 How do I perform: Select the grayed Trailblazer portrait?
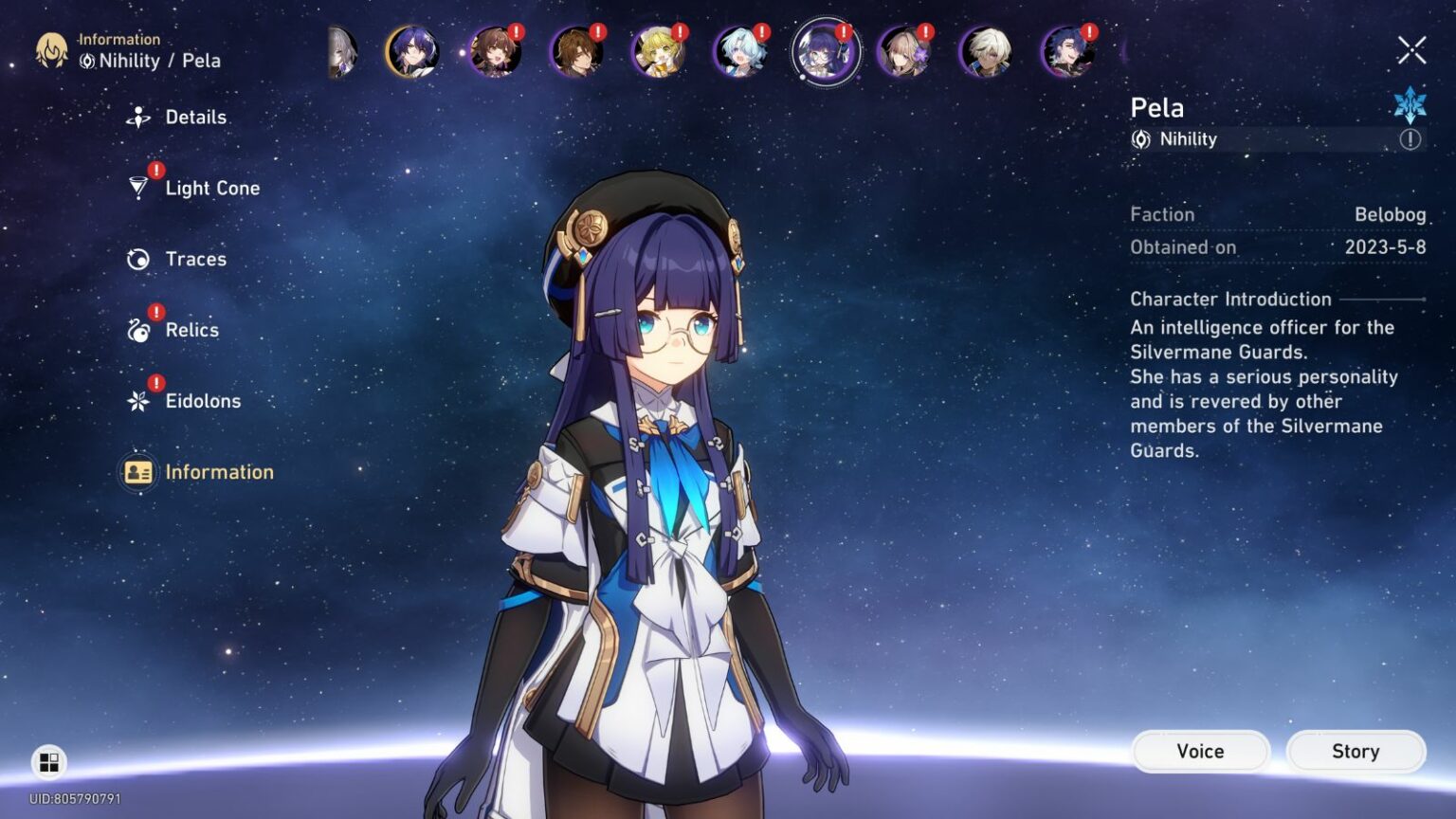(x=339, y=52)
